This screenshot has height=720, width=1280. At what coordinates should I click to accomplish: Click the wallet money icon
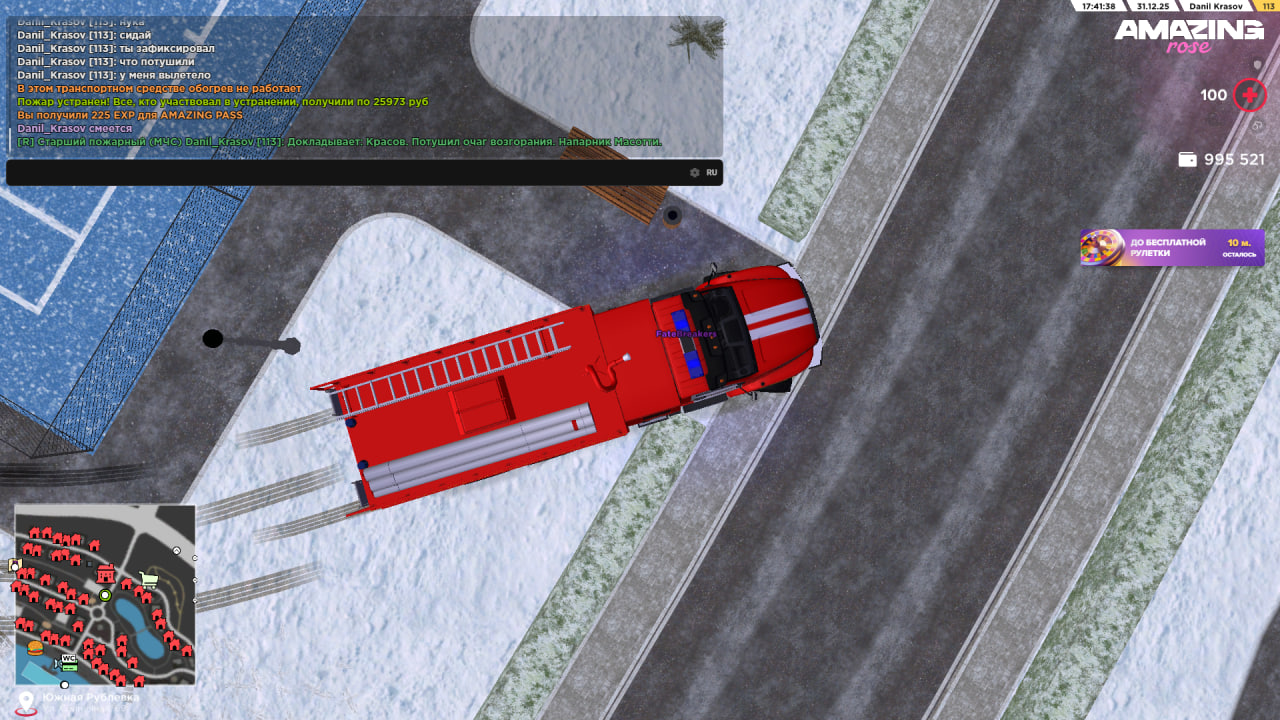[x=1187, y=160]
